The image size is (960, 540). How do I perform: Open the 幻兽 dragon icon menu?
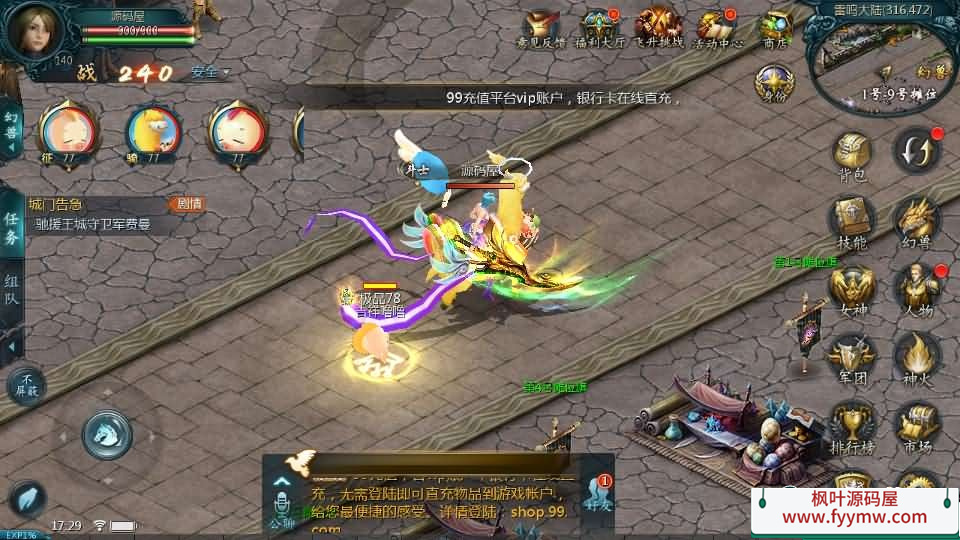(916, 222)
